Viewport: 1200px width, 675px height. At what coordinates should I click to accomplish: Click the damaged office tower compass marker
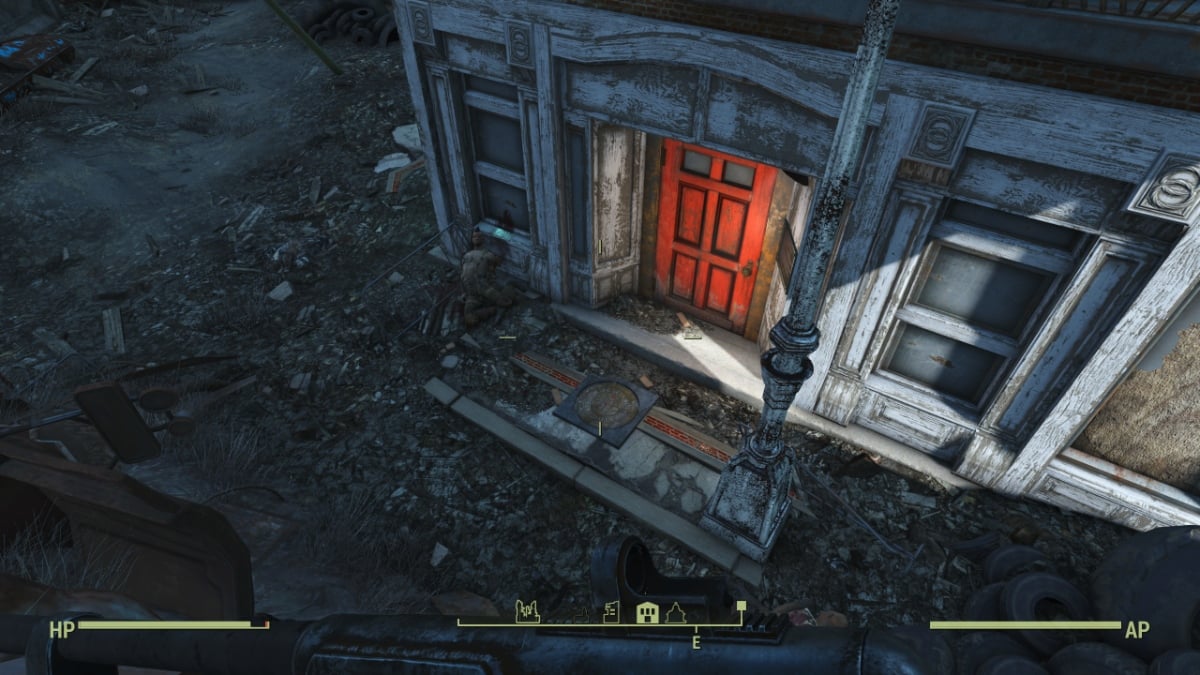point(612,611)
